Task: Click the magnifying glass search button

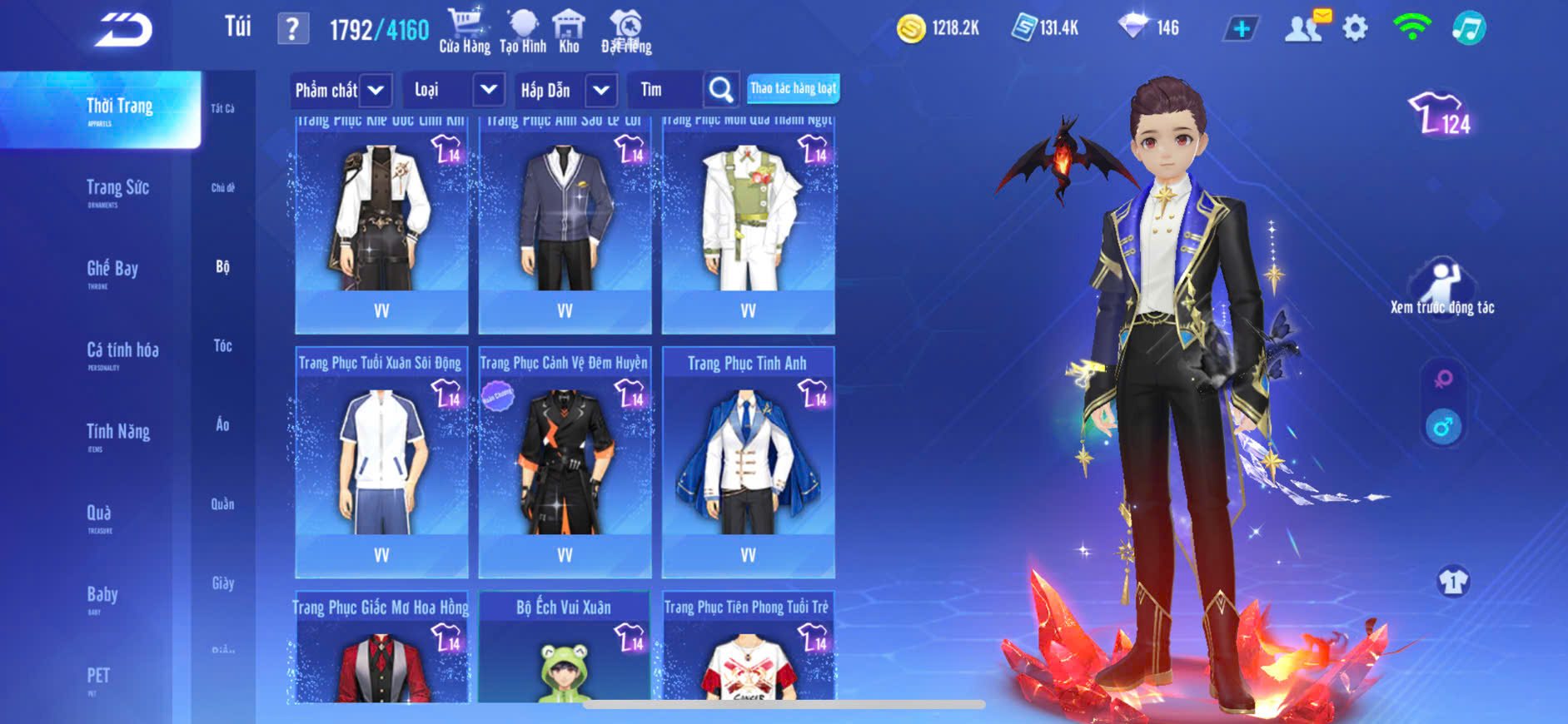Action: coord(721,90)
